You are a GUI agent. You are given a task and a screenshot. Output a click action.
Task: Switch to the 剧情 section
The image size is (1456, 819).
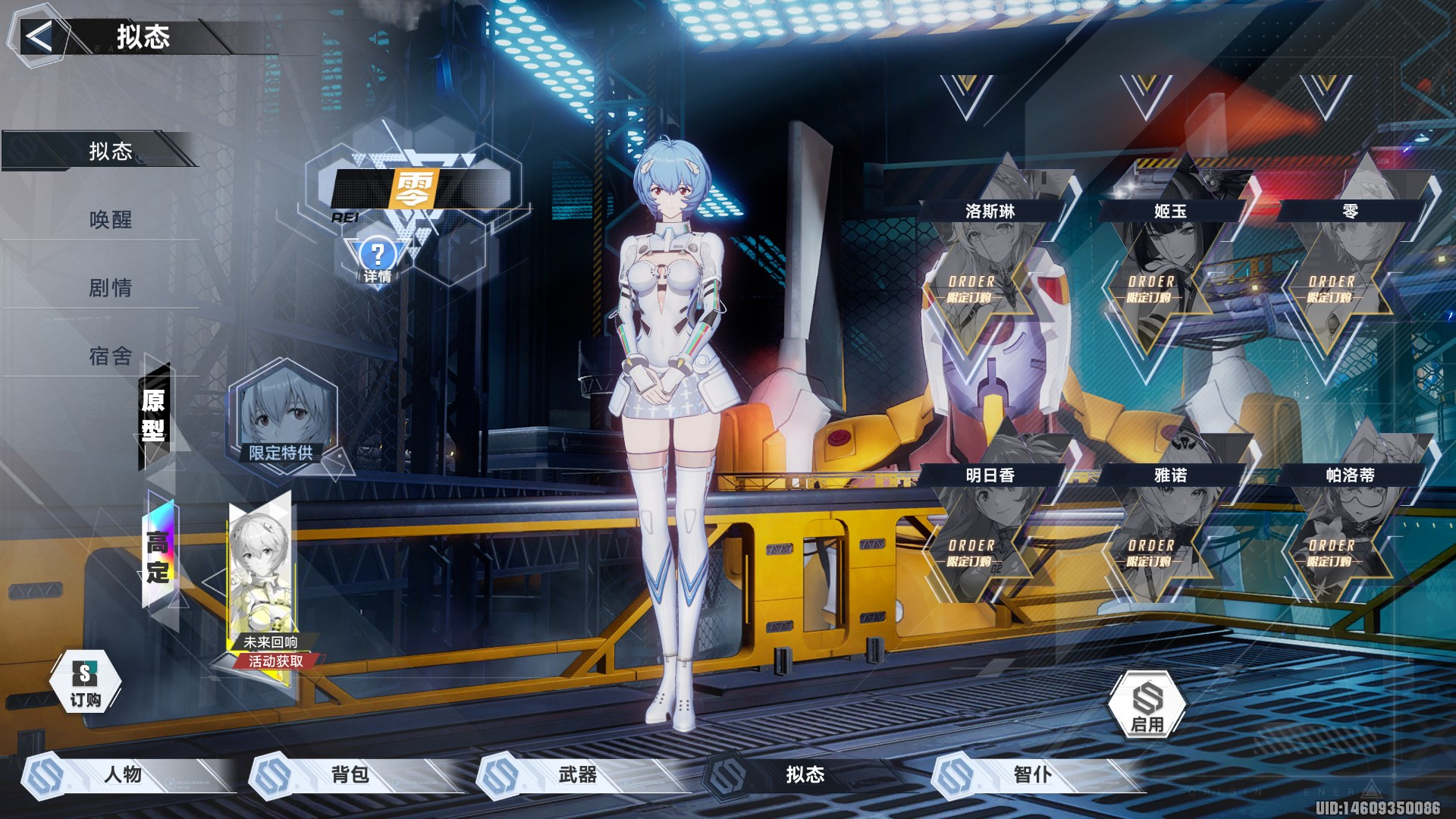pos(111,288)
